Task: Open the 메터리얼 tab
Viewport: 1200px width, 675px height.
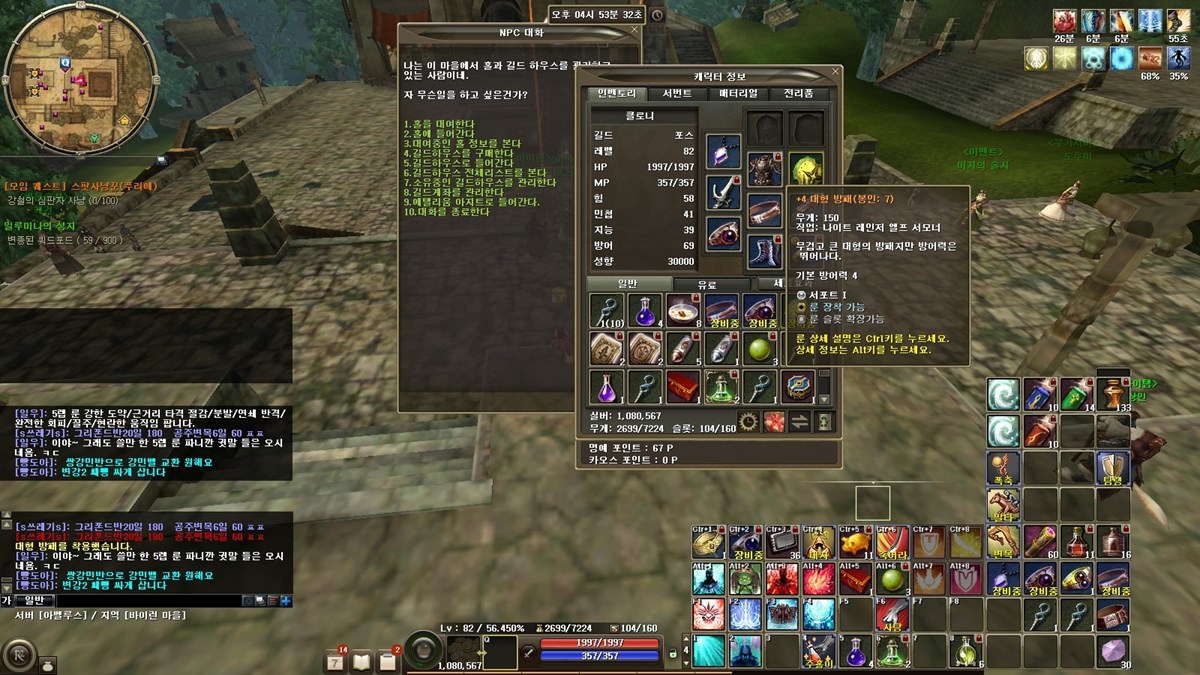Action: point(738,94)
